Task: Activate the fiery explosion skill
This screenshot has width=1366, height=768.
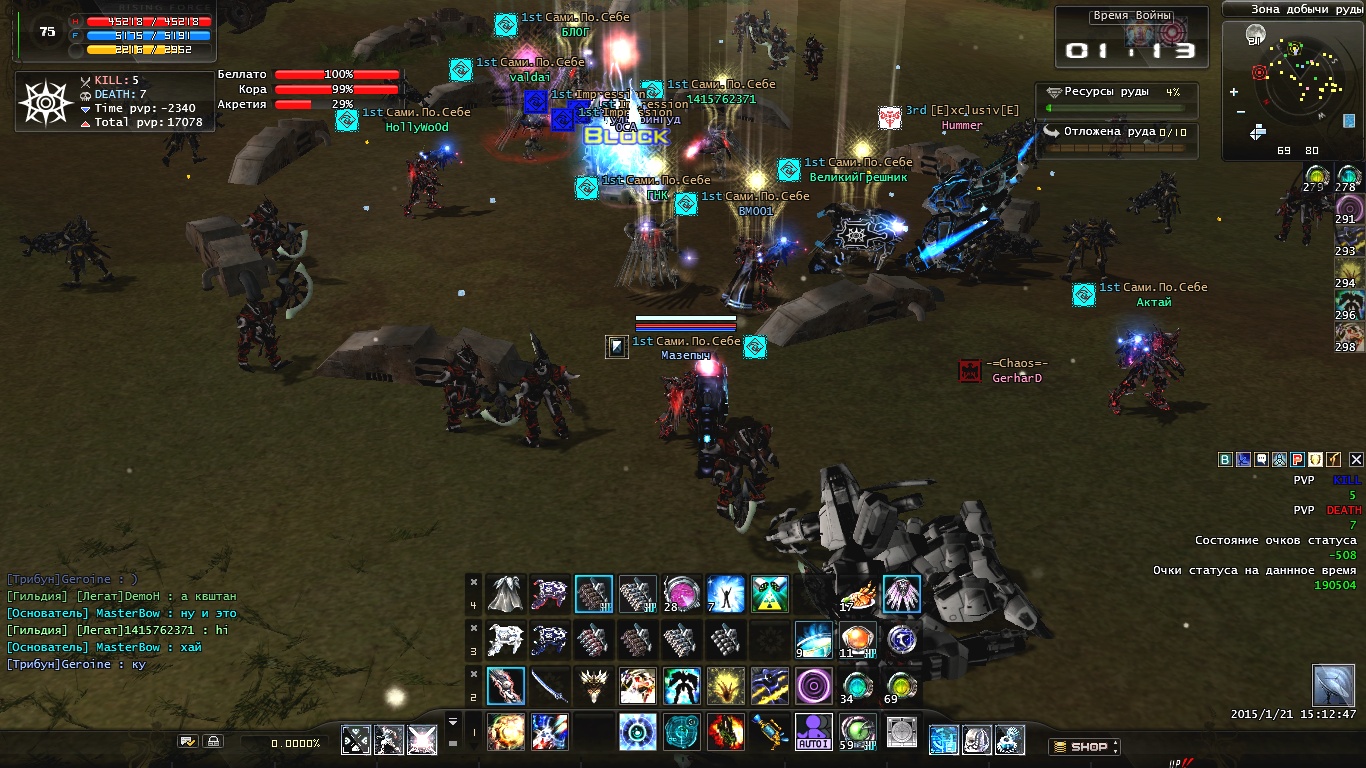Action: point(506,731)
